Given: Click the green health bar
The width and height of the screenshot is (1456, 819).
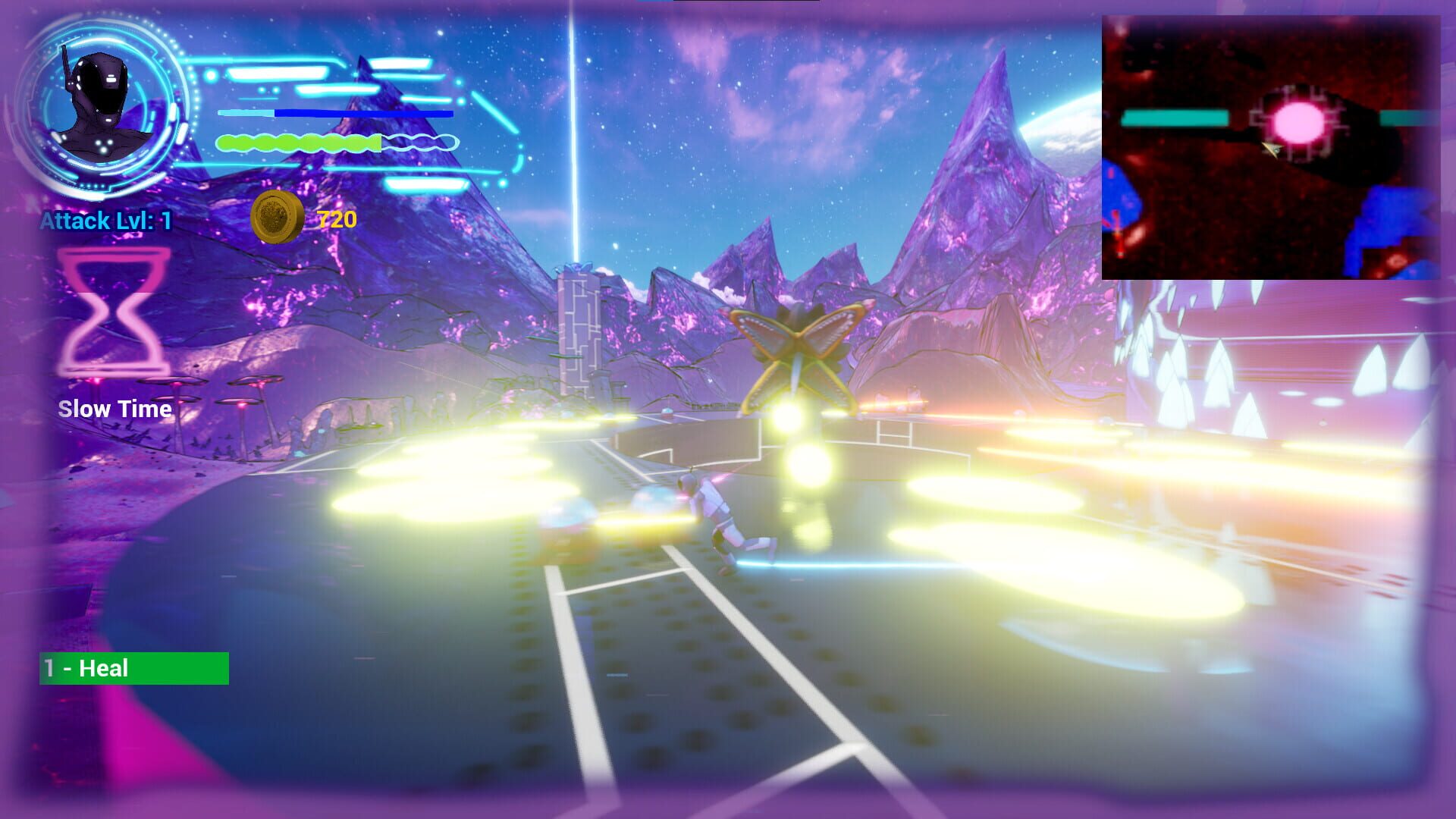Looking at the screenshot, I should coord(300,141).
